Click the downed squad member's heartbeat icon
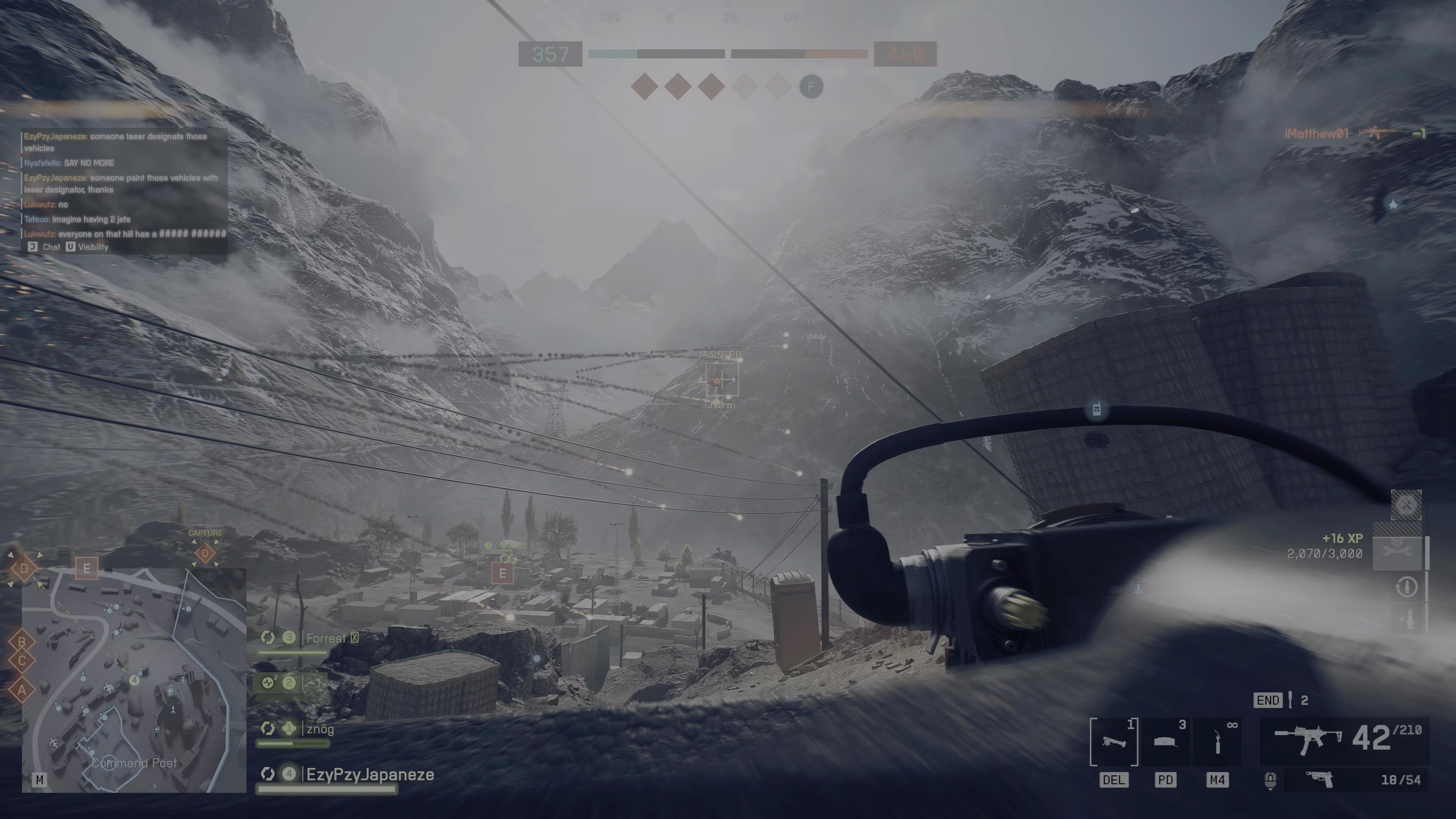The height and width of the screenshot is (819, 1456). (268, 683)
